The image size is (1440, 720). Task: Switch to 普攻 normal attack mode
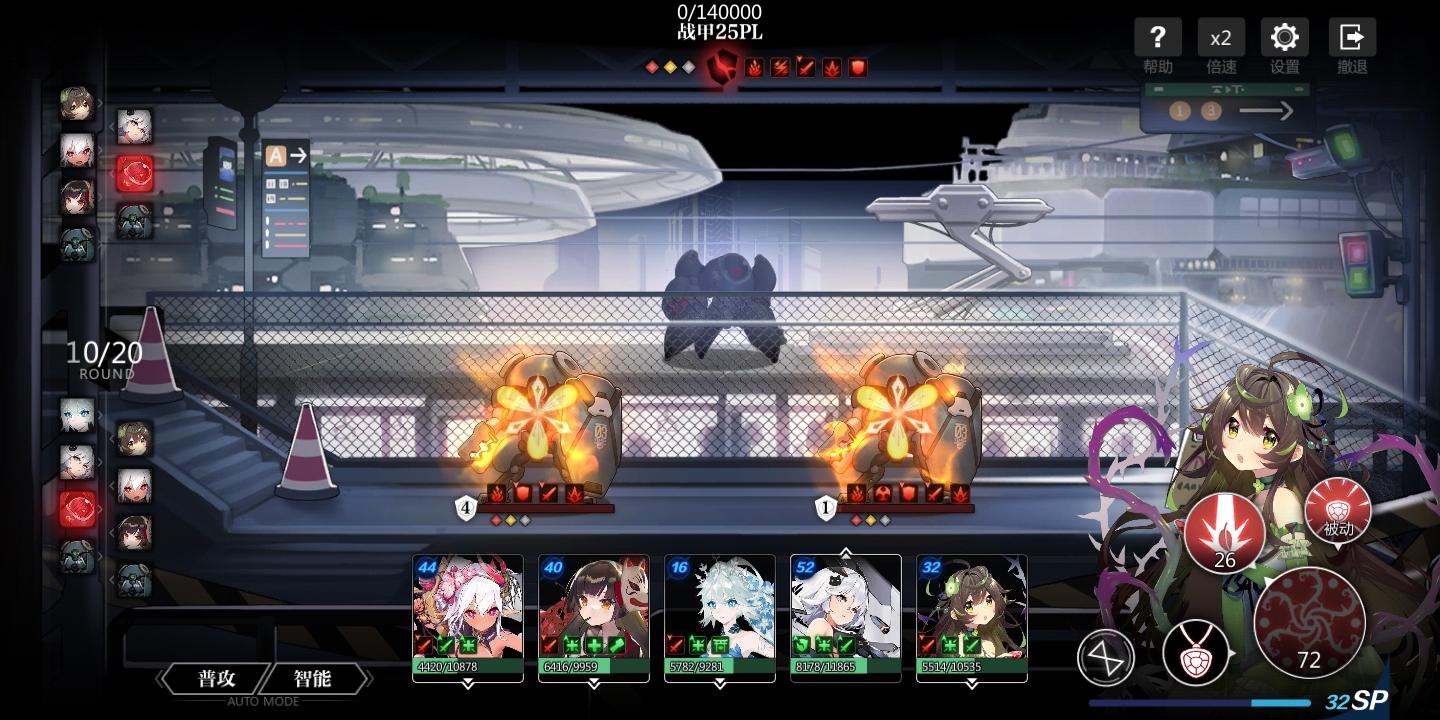click(213, 678)
